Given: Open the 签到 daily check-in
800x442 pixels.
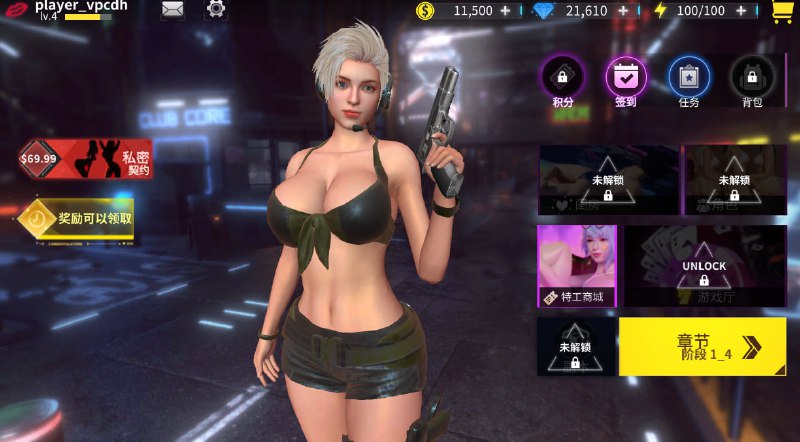Looking at the screenshot, I should 626,80.
